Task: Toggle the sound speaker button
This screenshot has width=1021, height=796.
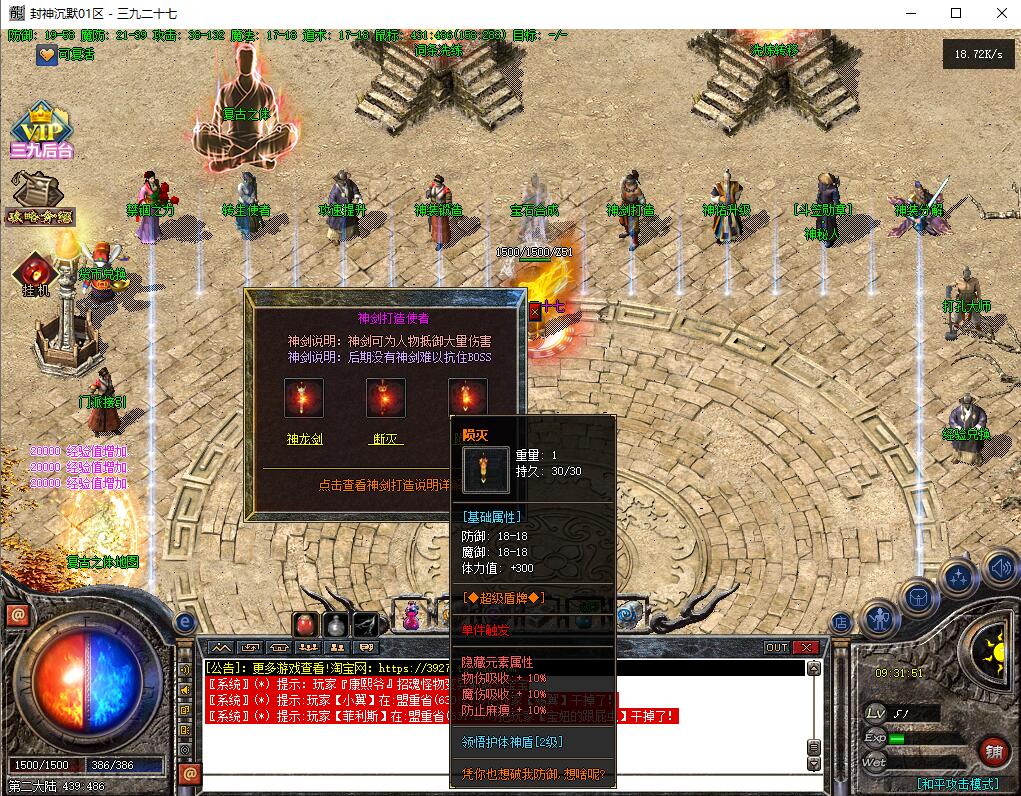Action: click(1001, 568)
